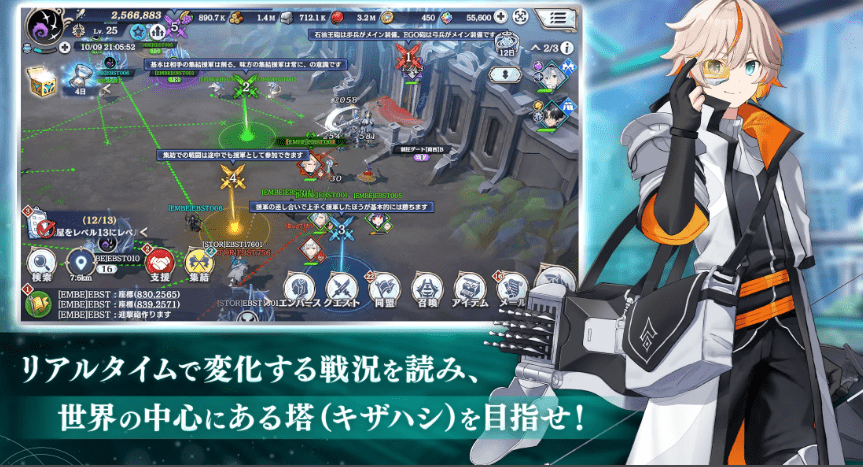Open the メール mail menu
This screenshot has height=467, width=863.
510,286
